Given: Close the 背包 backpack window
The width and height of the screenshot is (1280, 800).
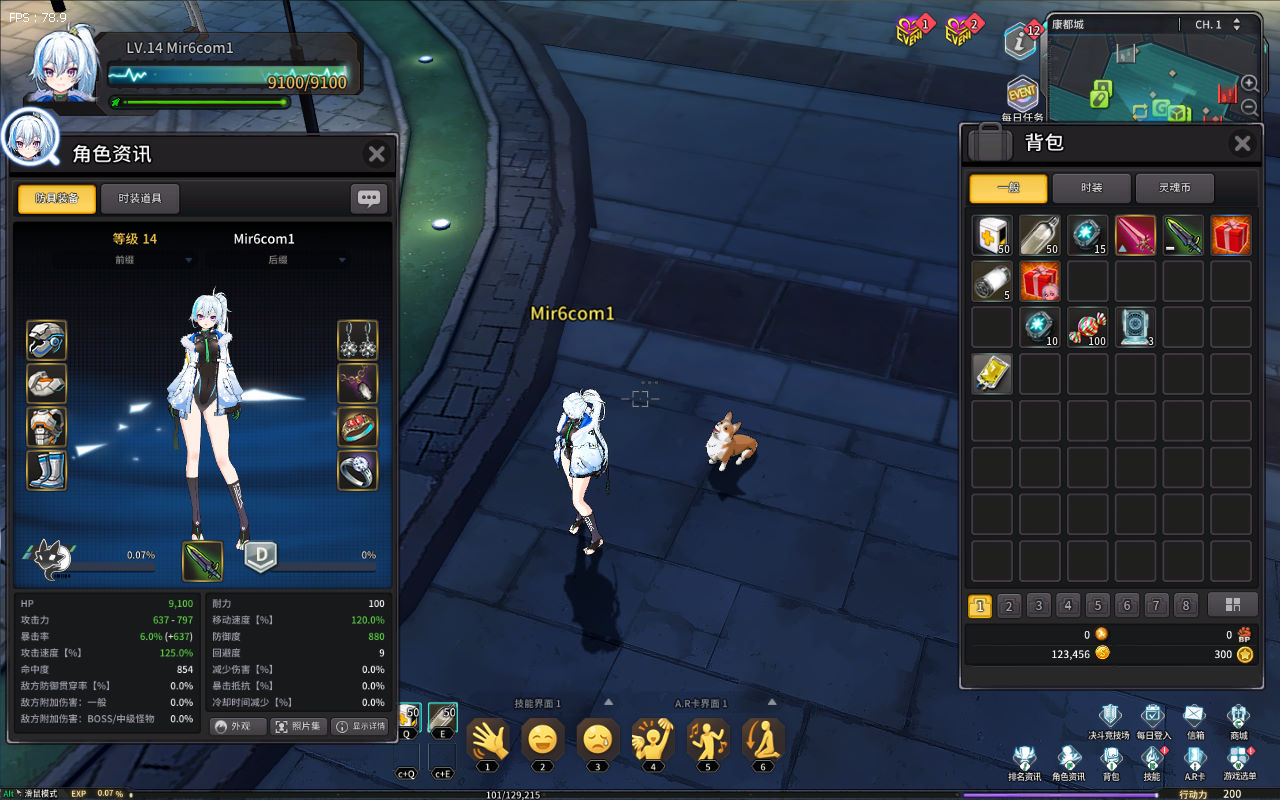Looking at the screenshot, I should (1242, 144).
